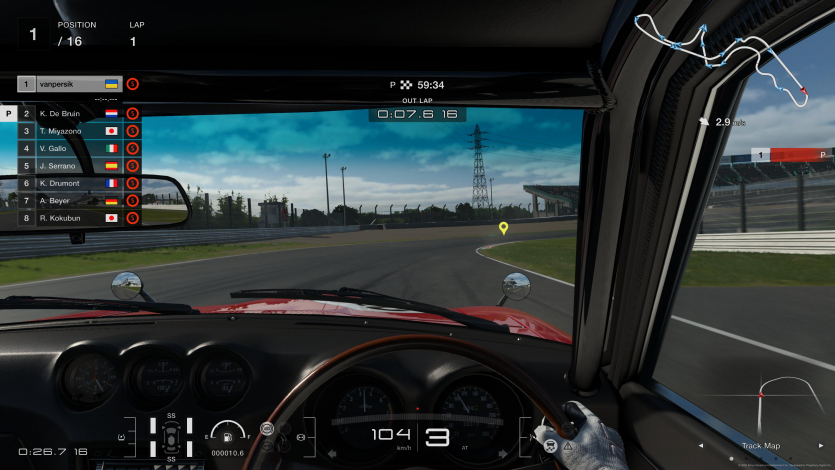The width and height of the screenshot is (835, 470).
Task: Select K. De Bruin in the leaderboard
Action: click(70, 114)
